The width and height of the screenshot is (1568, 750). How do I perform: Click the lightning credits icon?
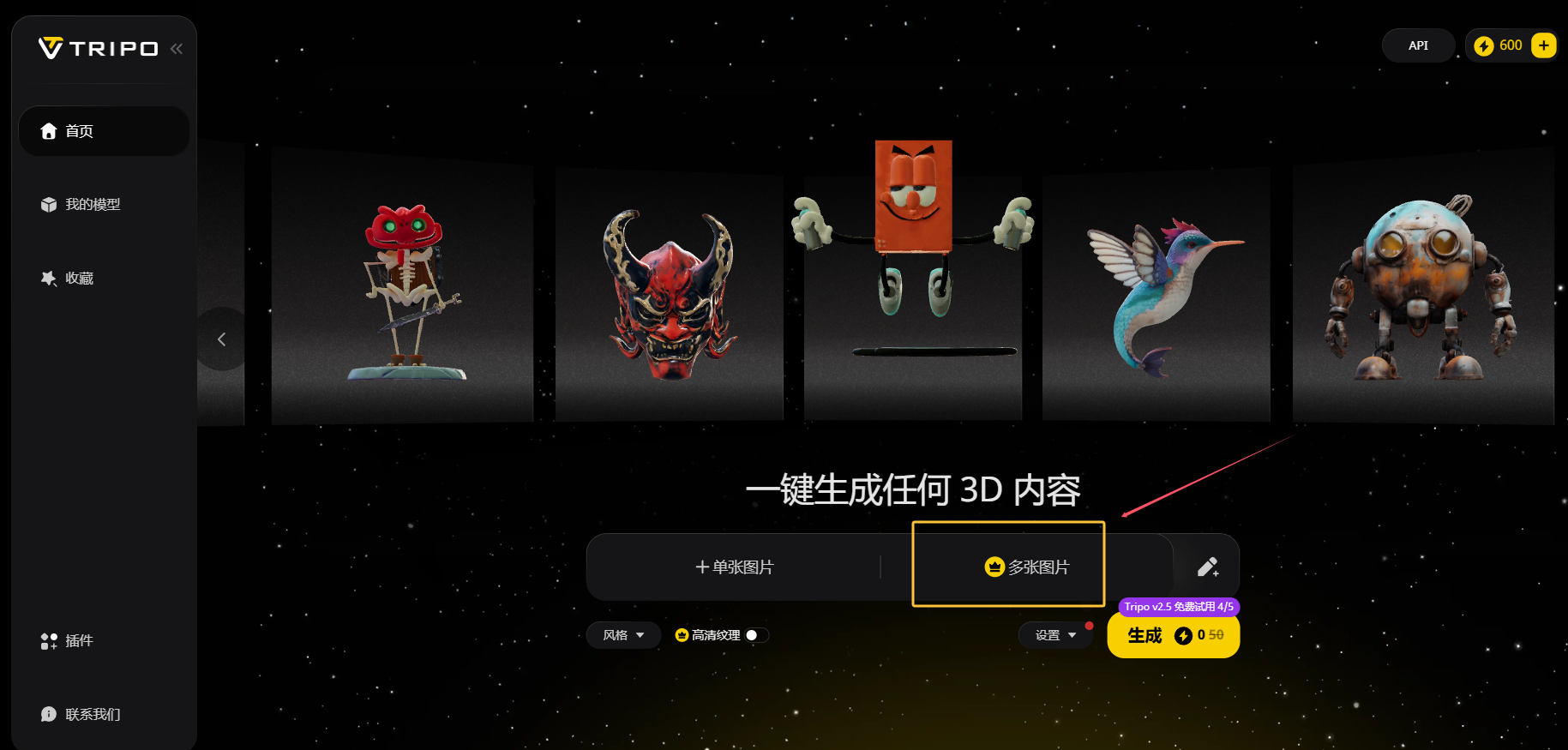pos(1485,45)
